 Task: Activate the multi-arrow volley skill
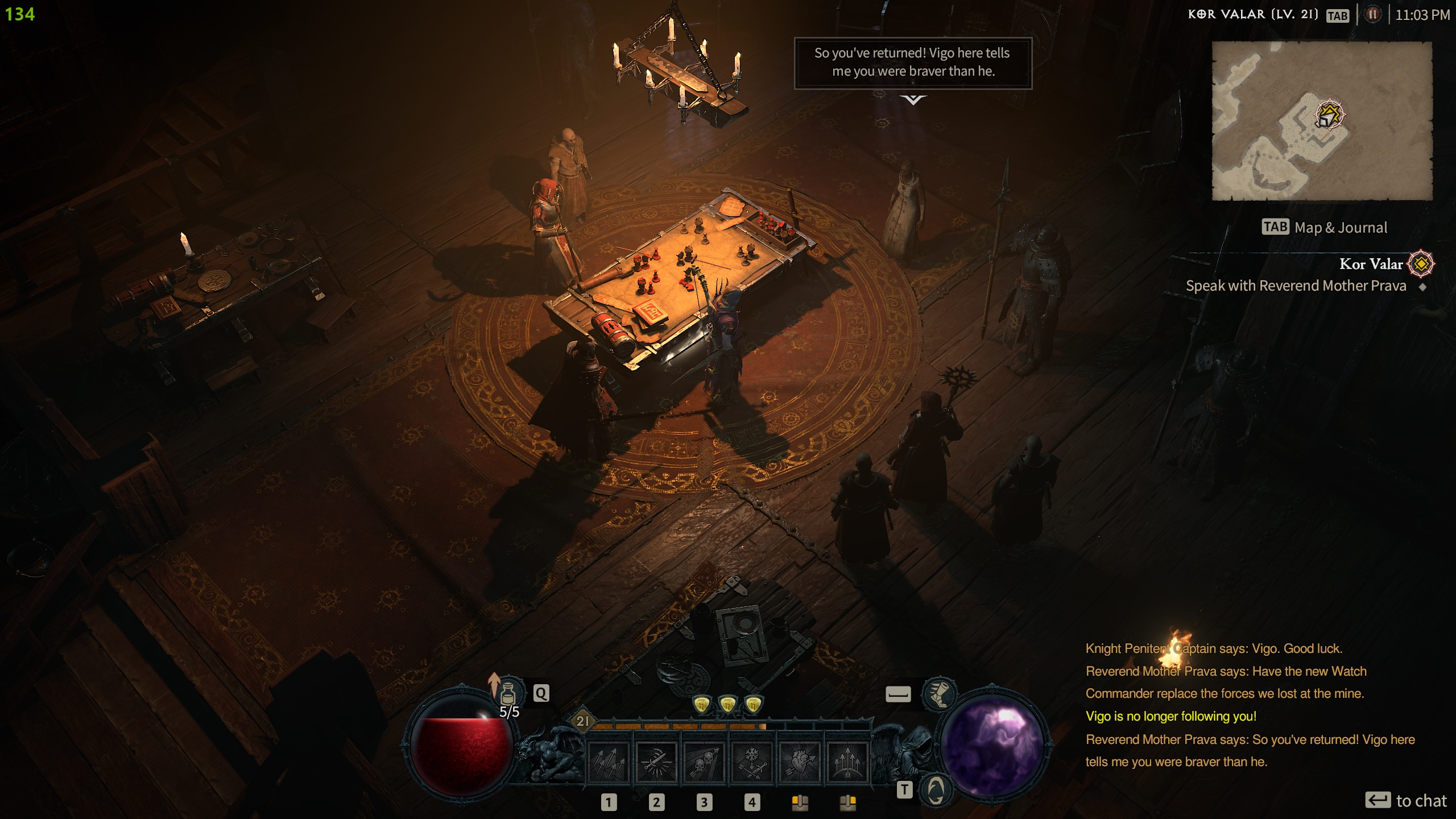pyautogui.click(x=609, y=762)
